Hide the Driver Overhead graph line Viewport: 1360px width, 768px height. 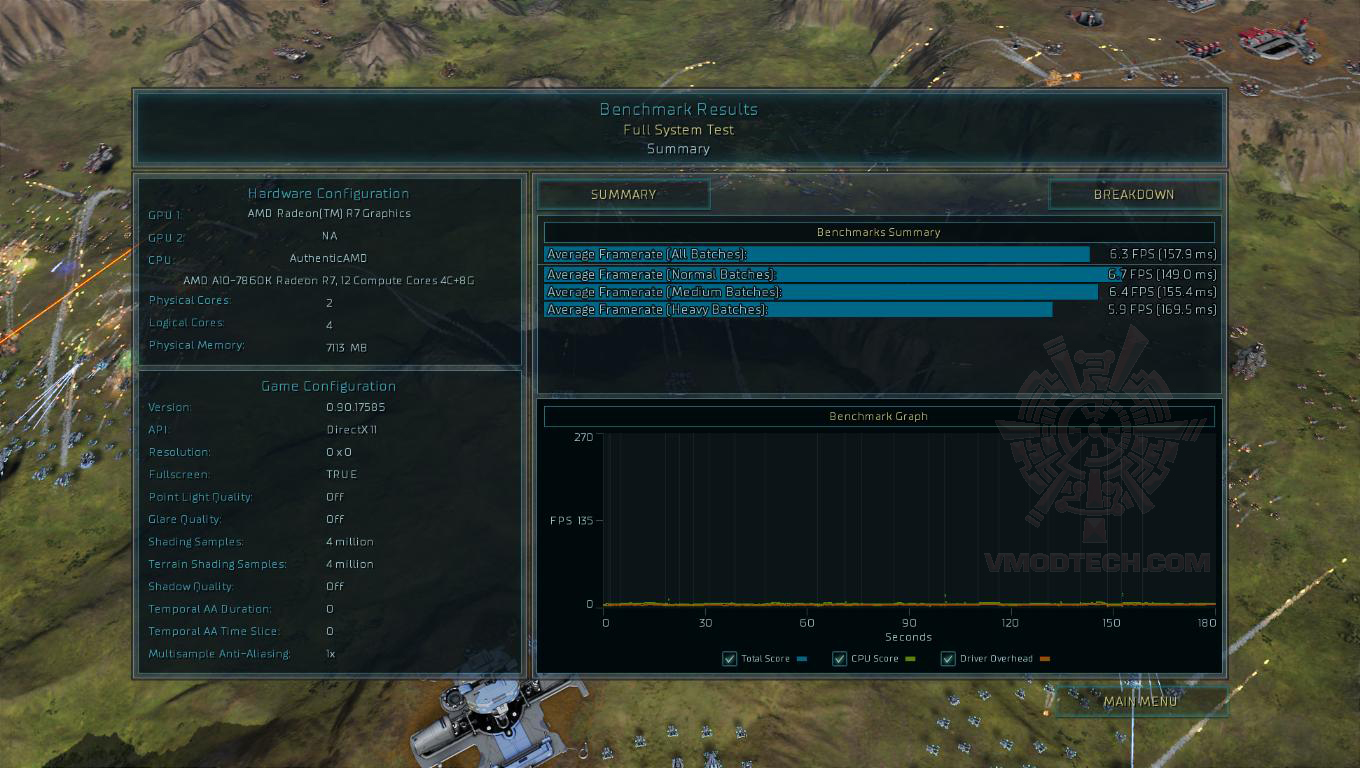click(948, 658)
